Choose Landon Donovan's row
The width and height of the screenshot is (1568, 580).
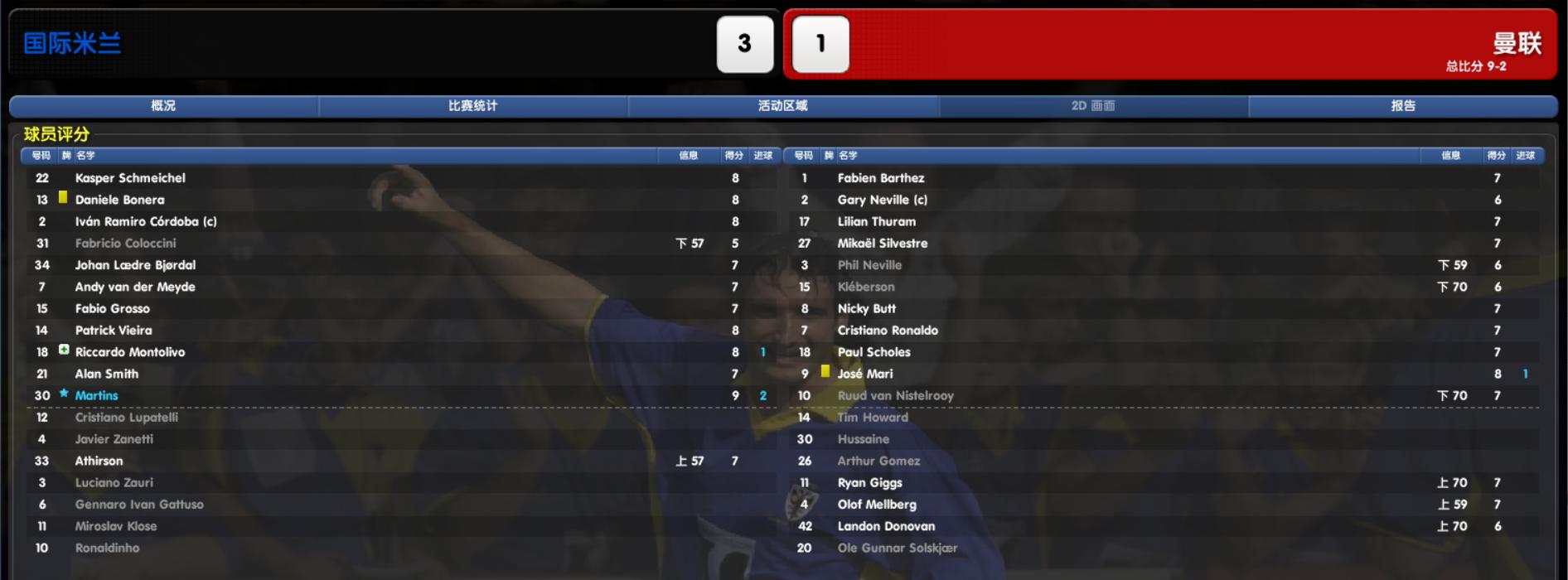pos(886,527)
